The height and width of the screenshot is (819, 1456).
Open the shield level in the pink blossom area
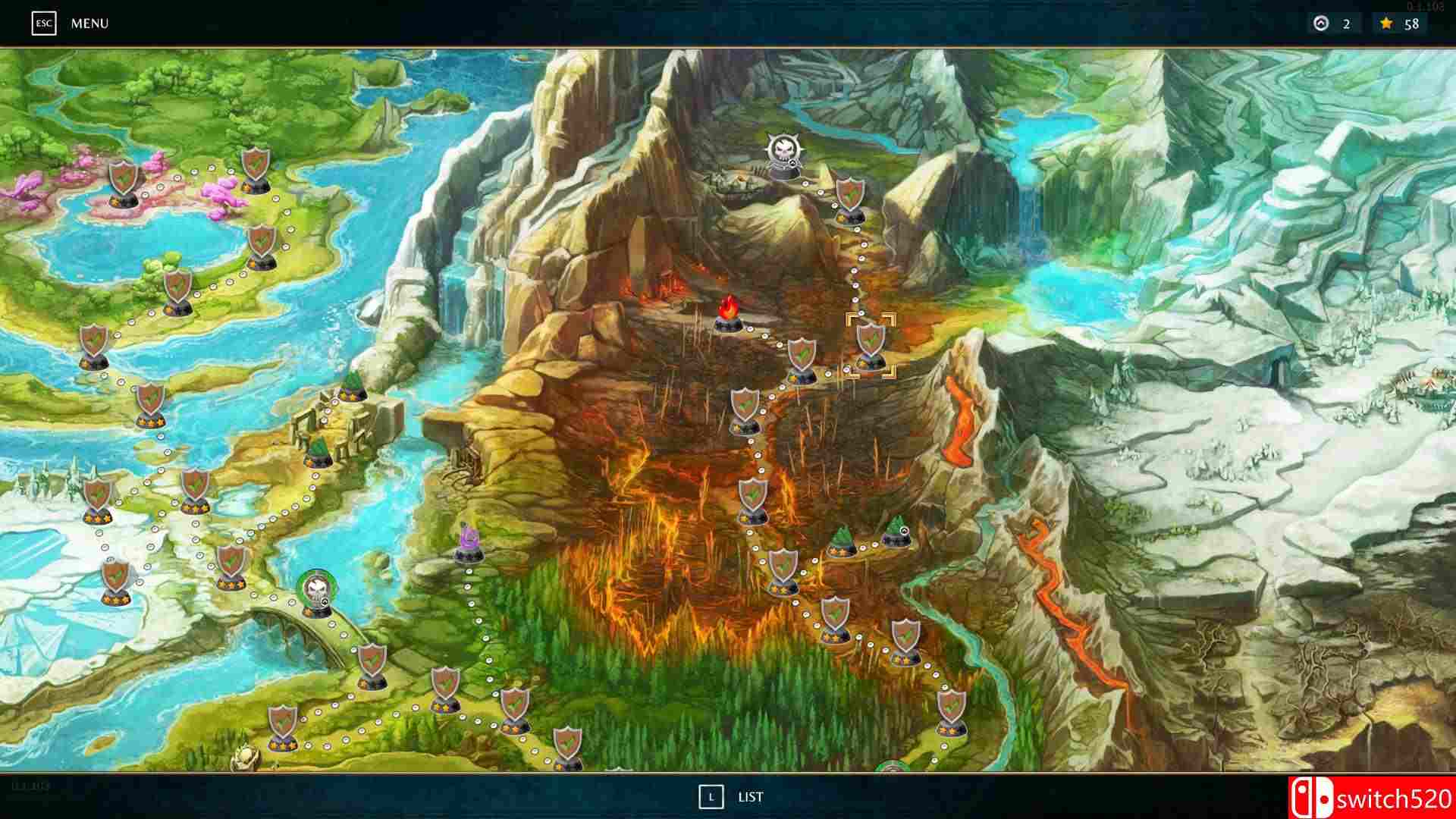[x=125, y=182]
